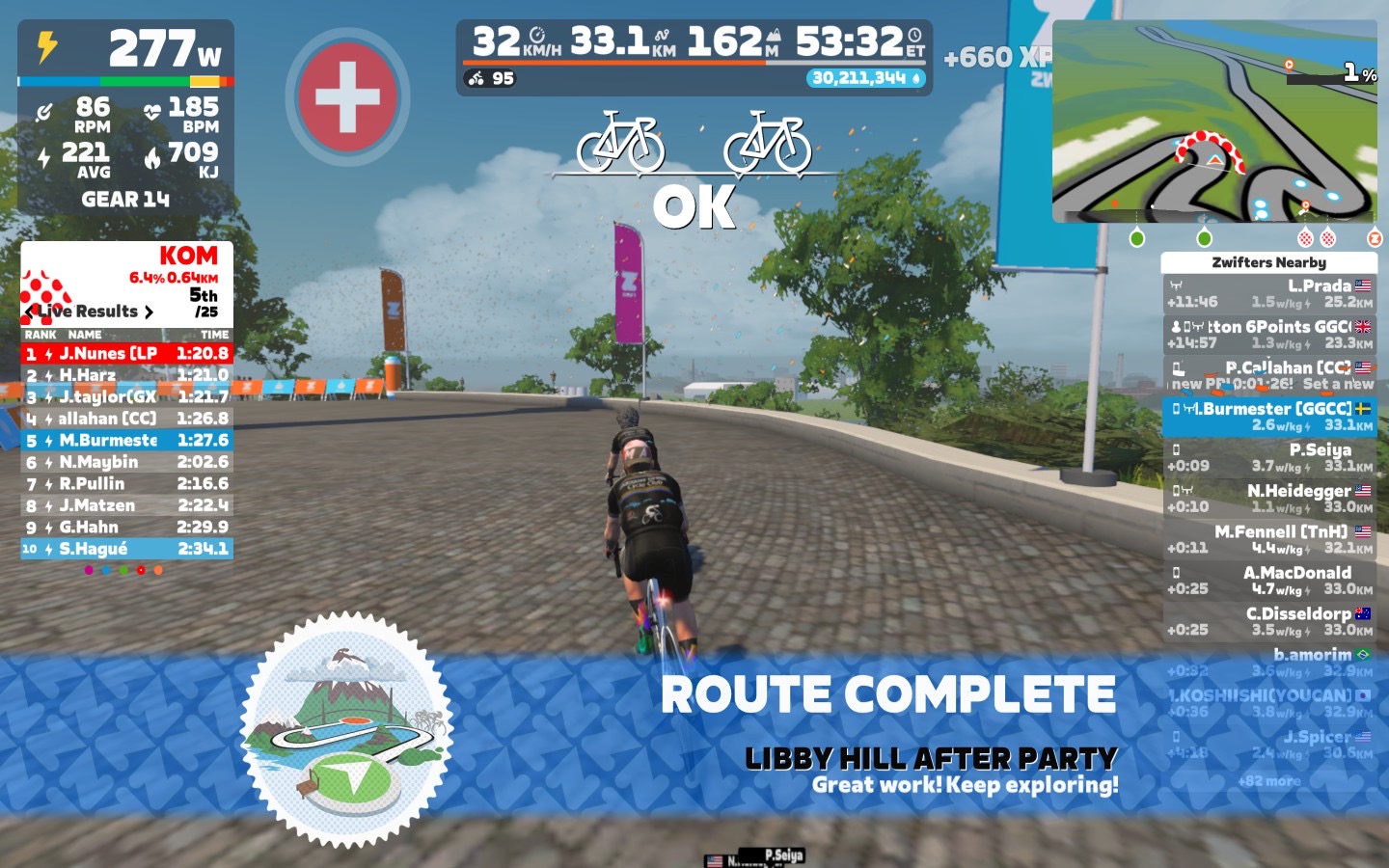Select N.Maybin in KOM rankings
This screenshot has width=1389, height=868.
[126, 462]
